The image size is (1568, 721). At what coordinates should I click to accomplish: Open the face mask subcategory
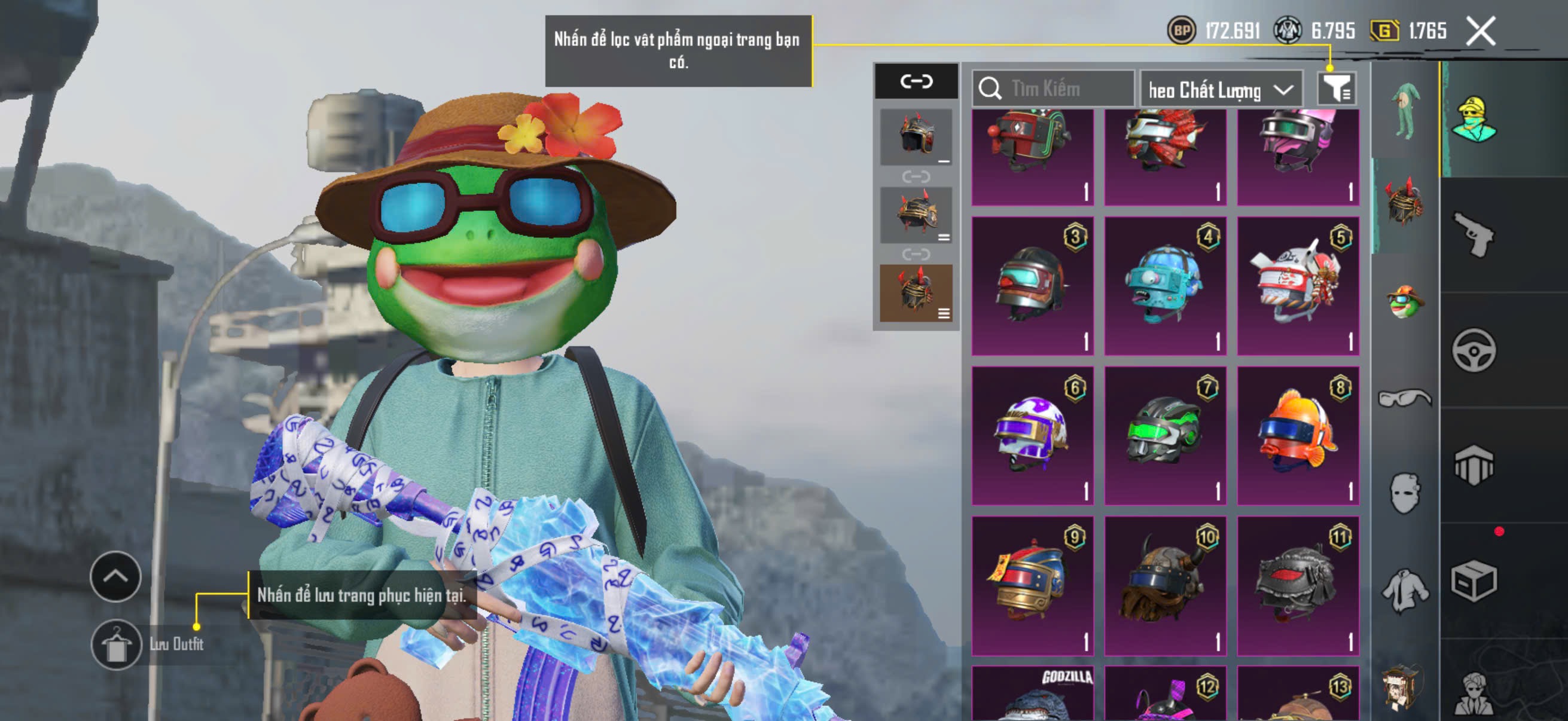point(1404,493)
